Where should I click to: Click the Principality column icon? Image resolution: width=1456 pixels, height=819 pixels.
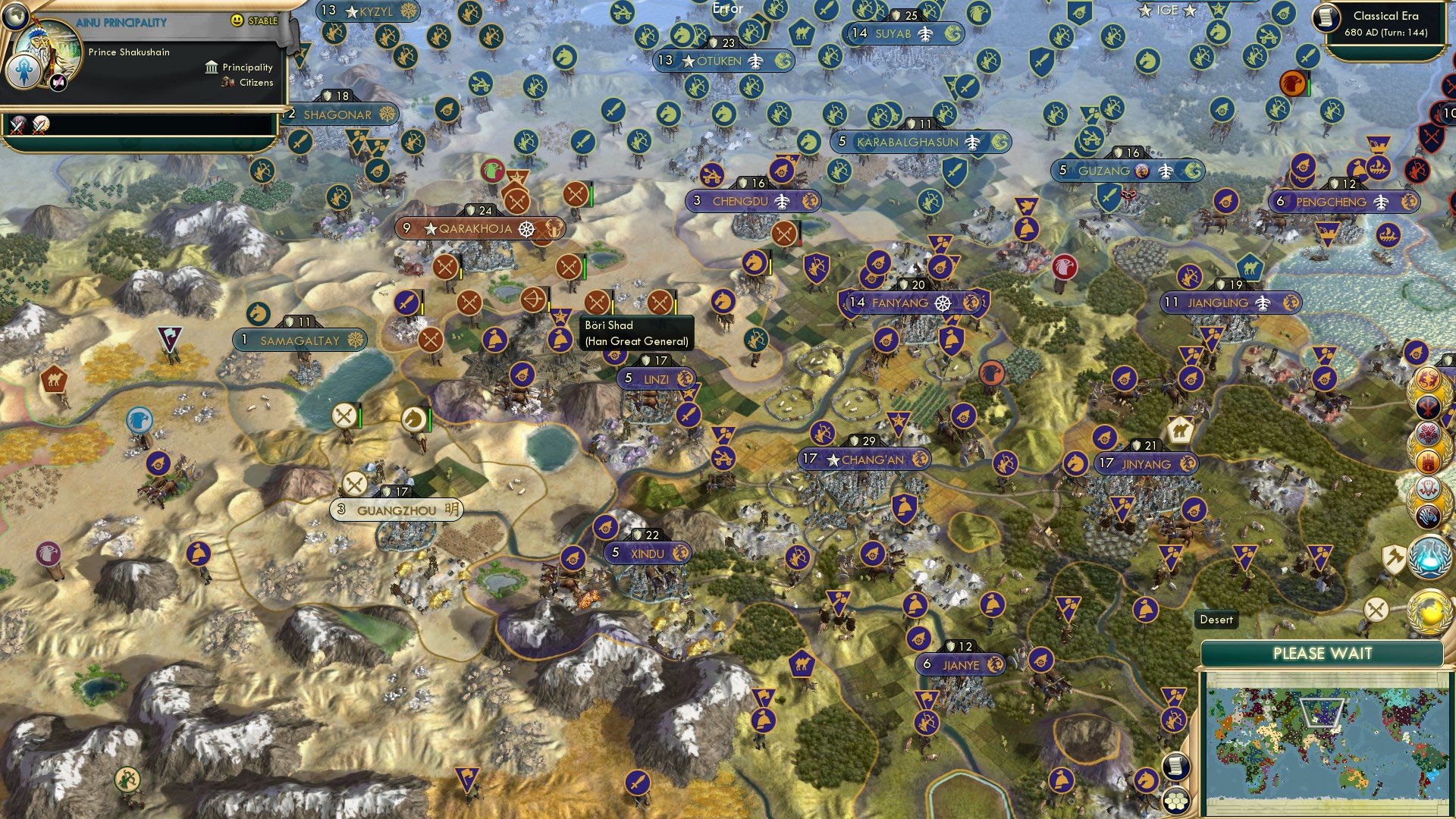[211, 67]
